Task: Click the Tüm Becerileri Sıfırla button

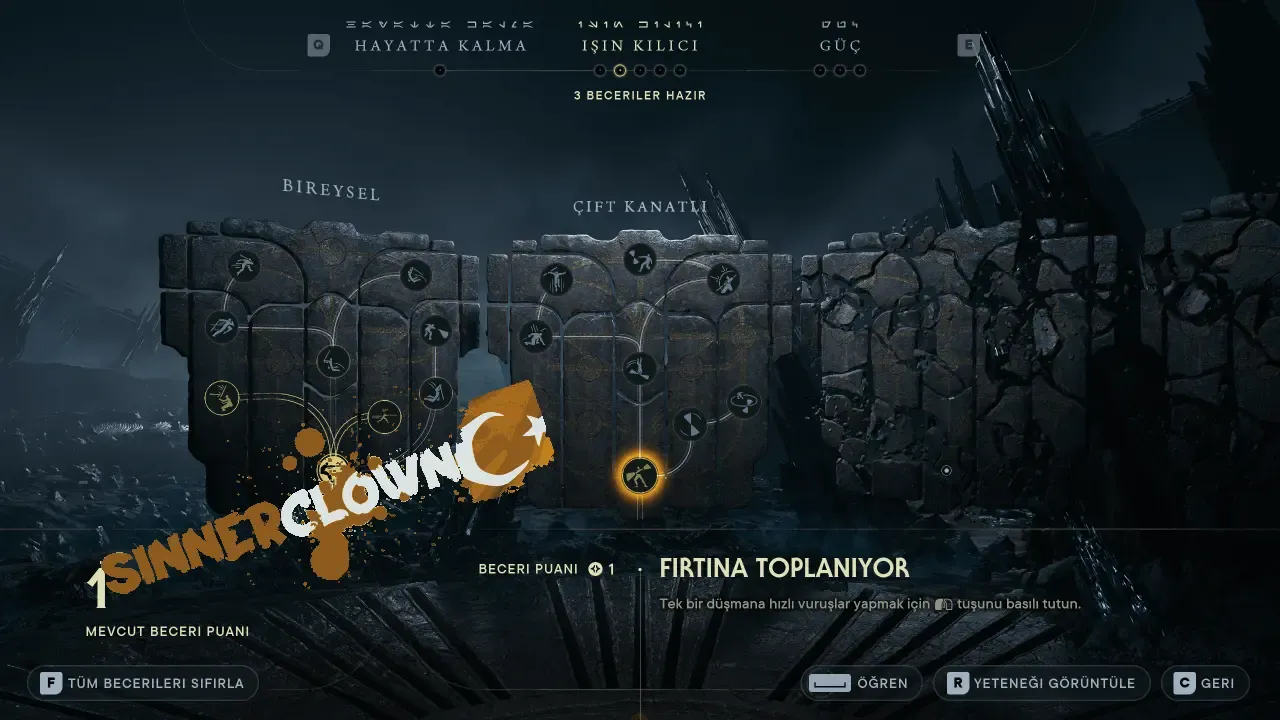Action: pyautogui.click(x=144, y=683)
